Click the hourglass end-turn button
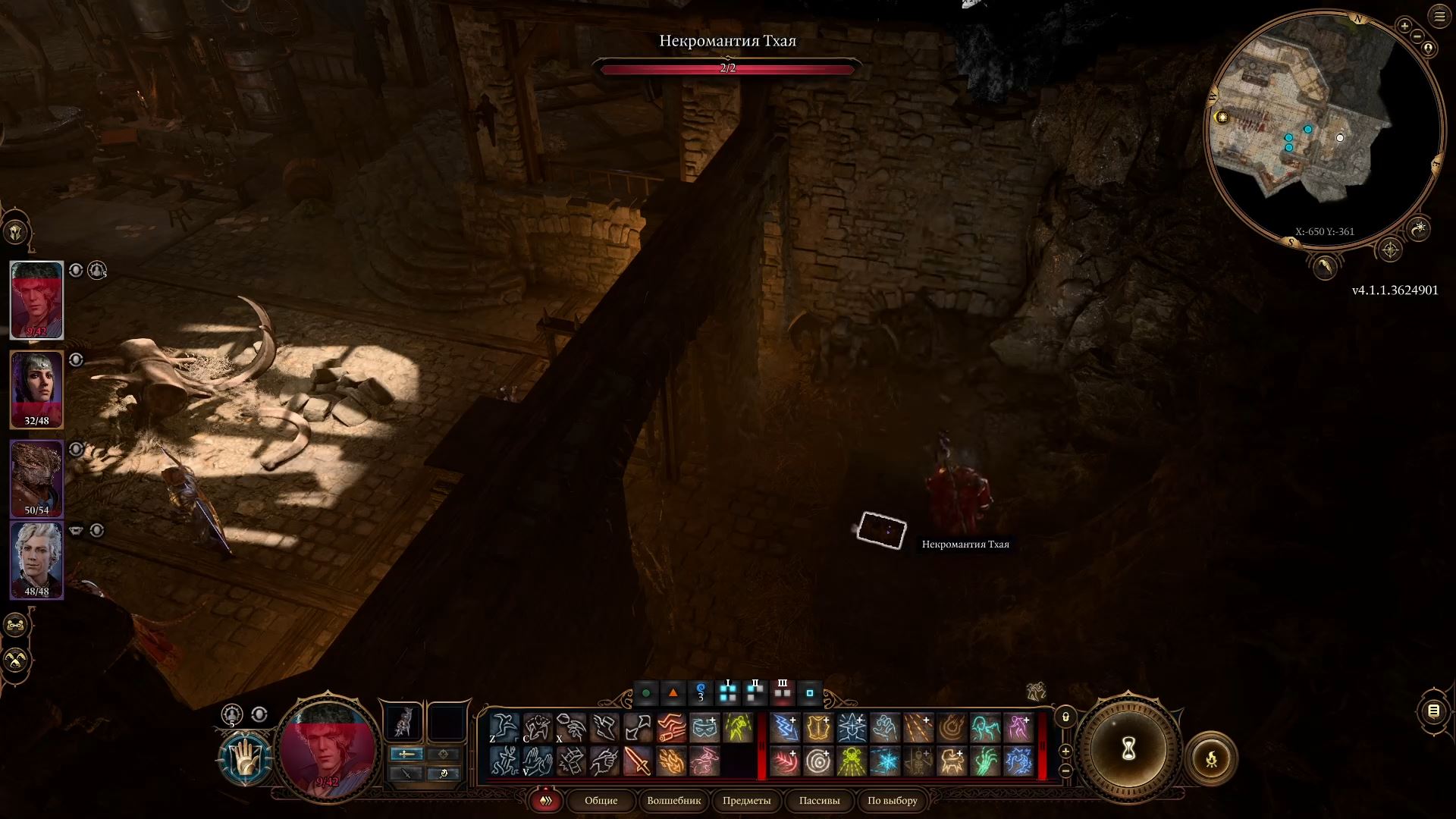This screenshot has width=1456, height=819. (x=1128, y=750)
